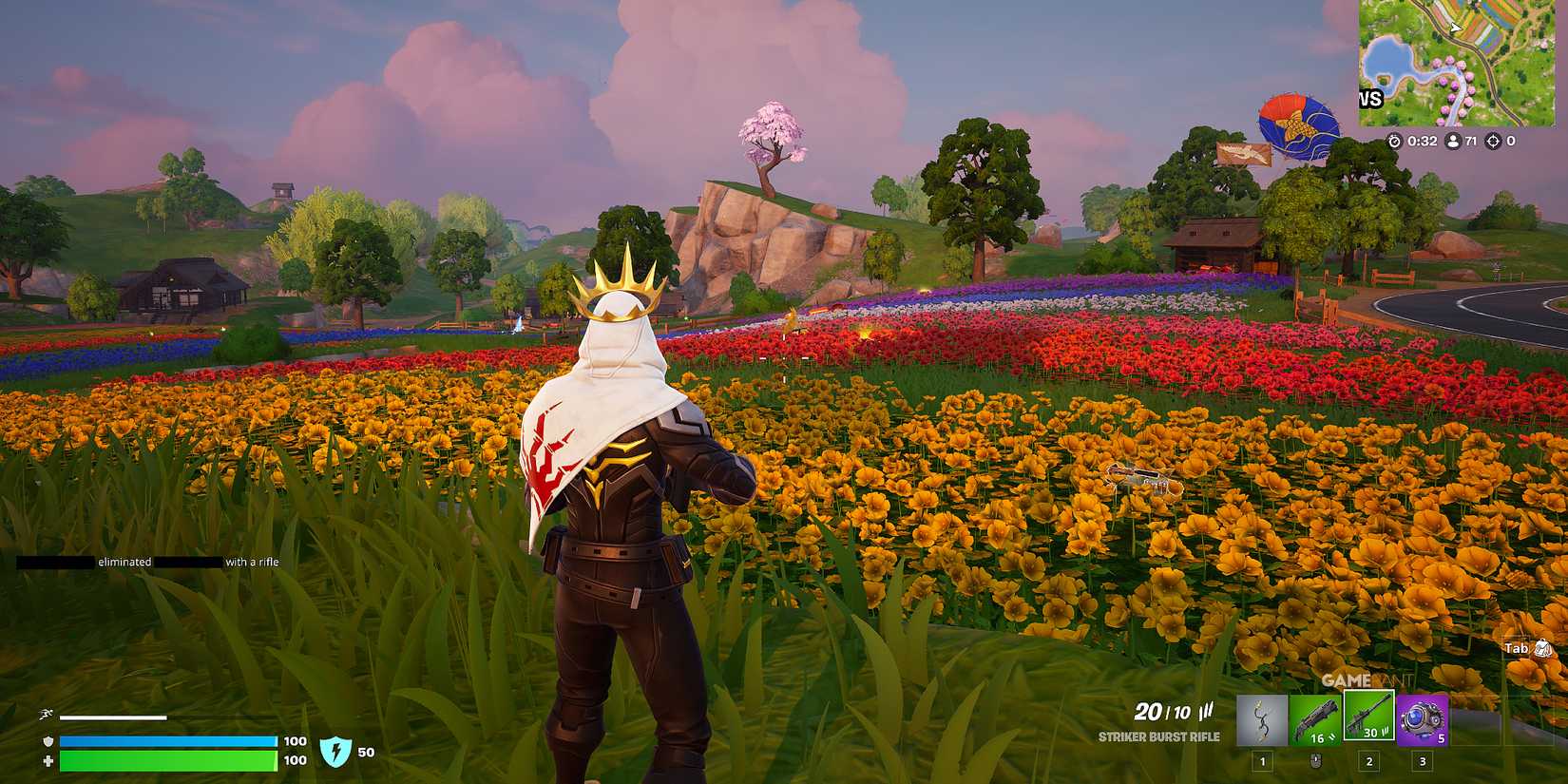Select the equipped Striker Burst Rifle
1568x784 pixels.
1368,716
